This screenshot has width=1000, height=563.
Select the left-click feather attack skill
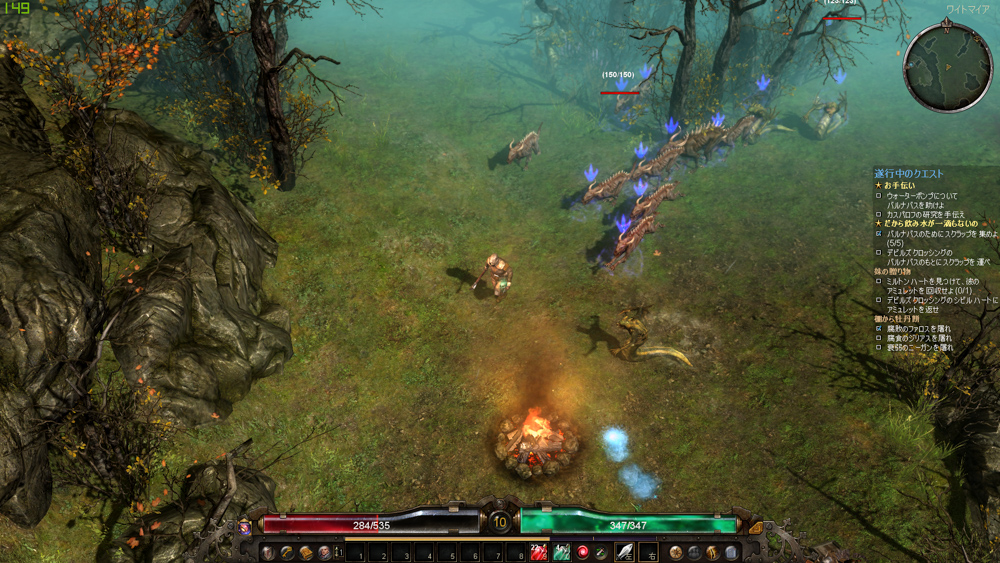click(625, 552)
